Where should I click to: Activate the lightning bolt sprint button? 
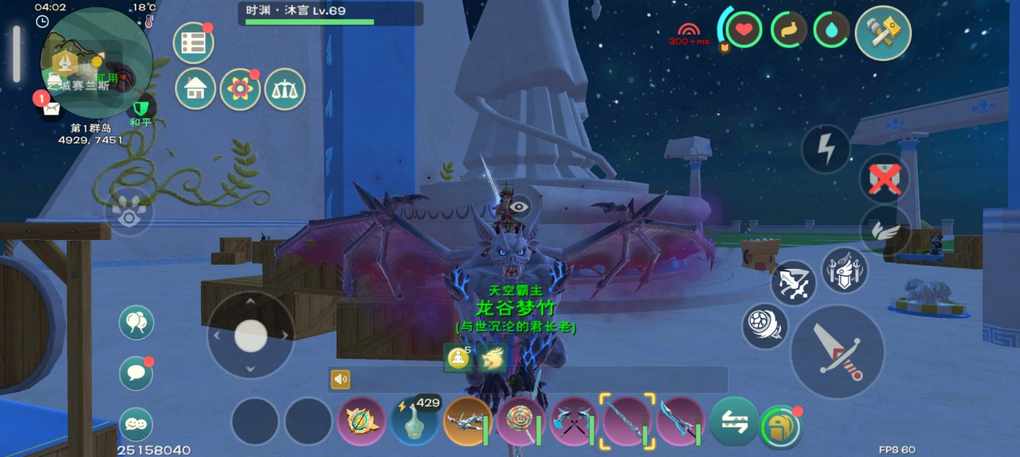pos(826,150)
